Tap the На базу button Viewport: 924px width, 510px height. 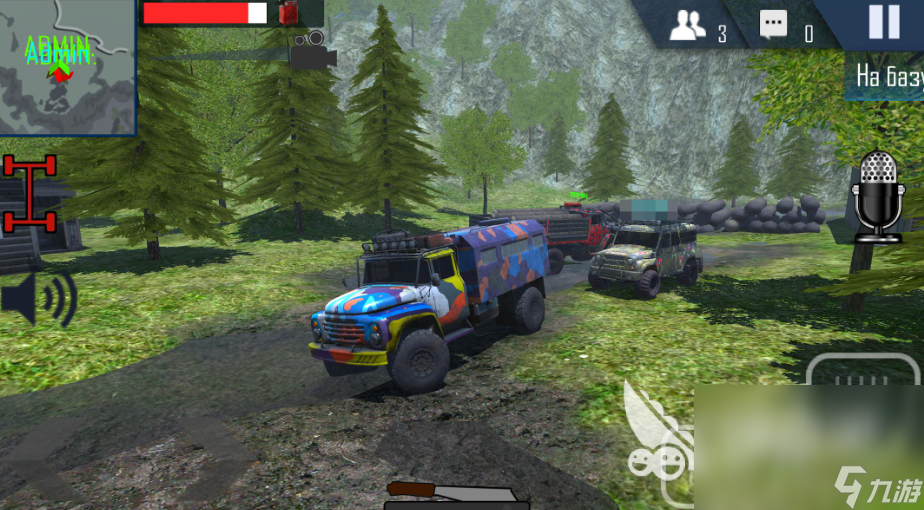click(886, 76)
